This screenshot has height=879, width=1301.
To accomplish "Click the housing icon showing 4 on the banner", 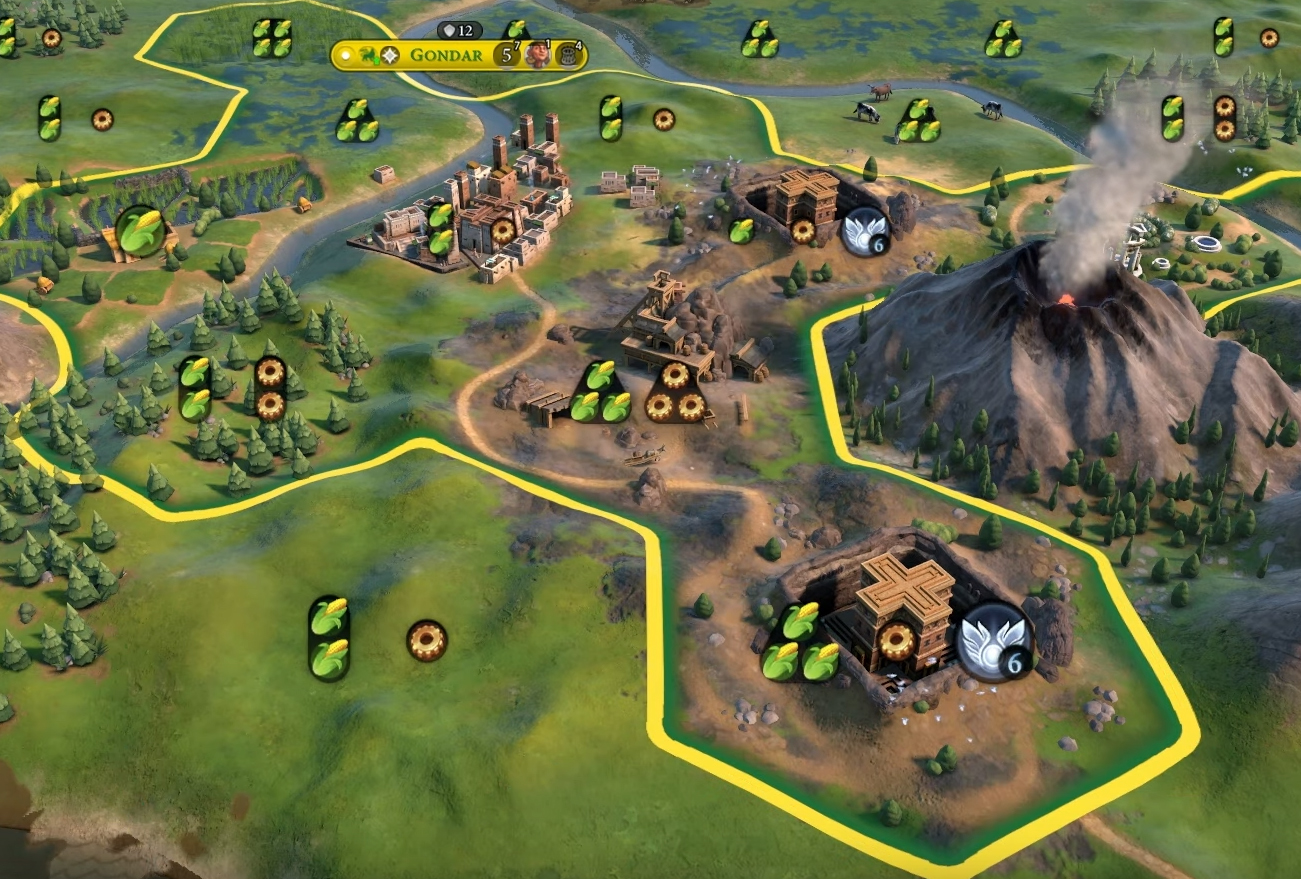I will click(567, 56).
